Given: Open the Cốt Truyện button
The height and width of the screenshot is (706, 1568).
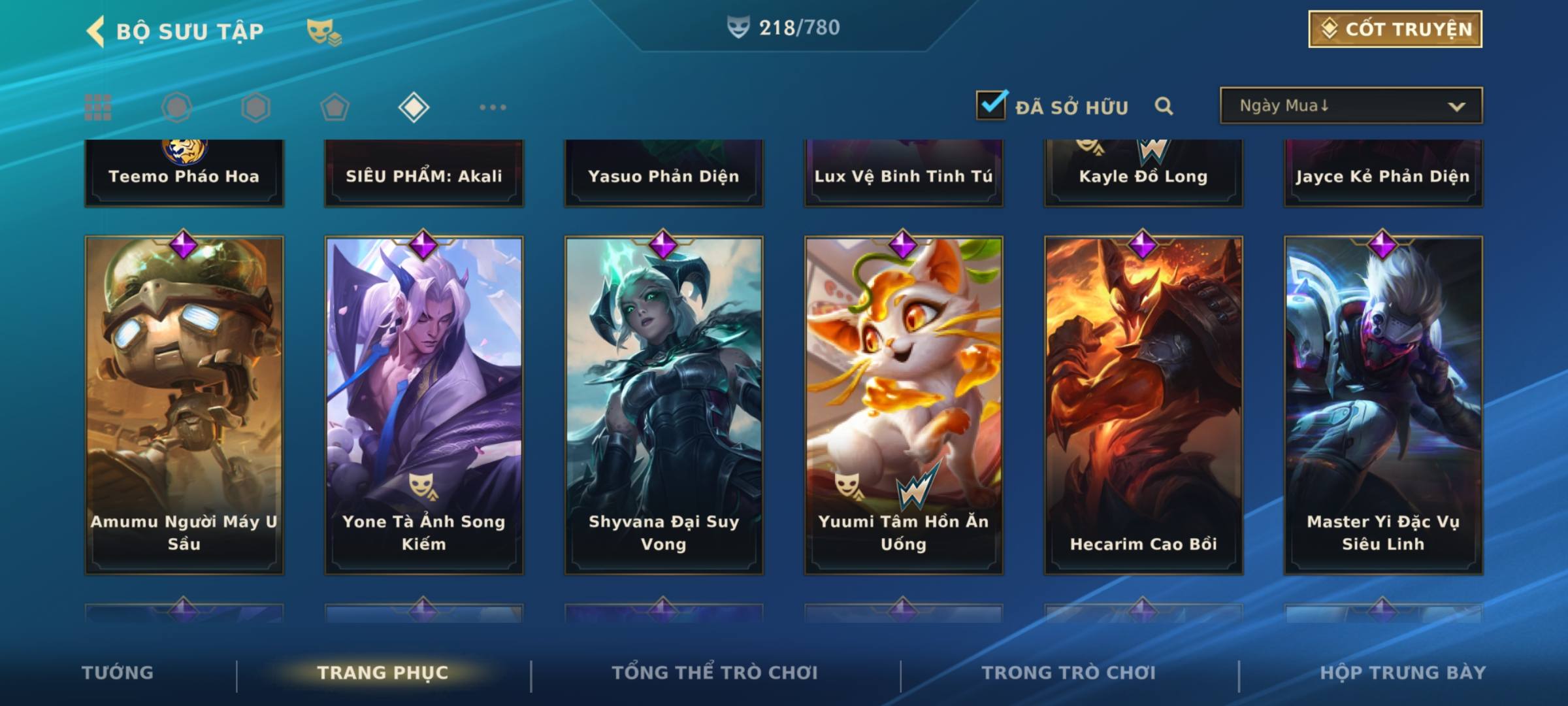Looking at the screenshot, I should click(x=1395, y=29).
